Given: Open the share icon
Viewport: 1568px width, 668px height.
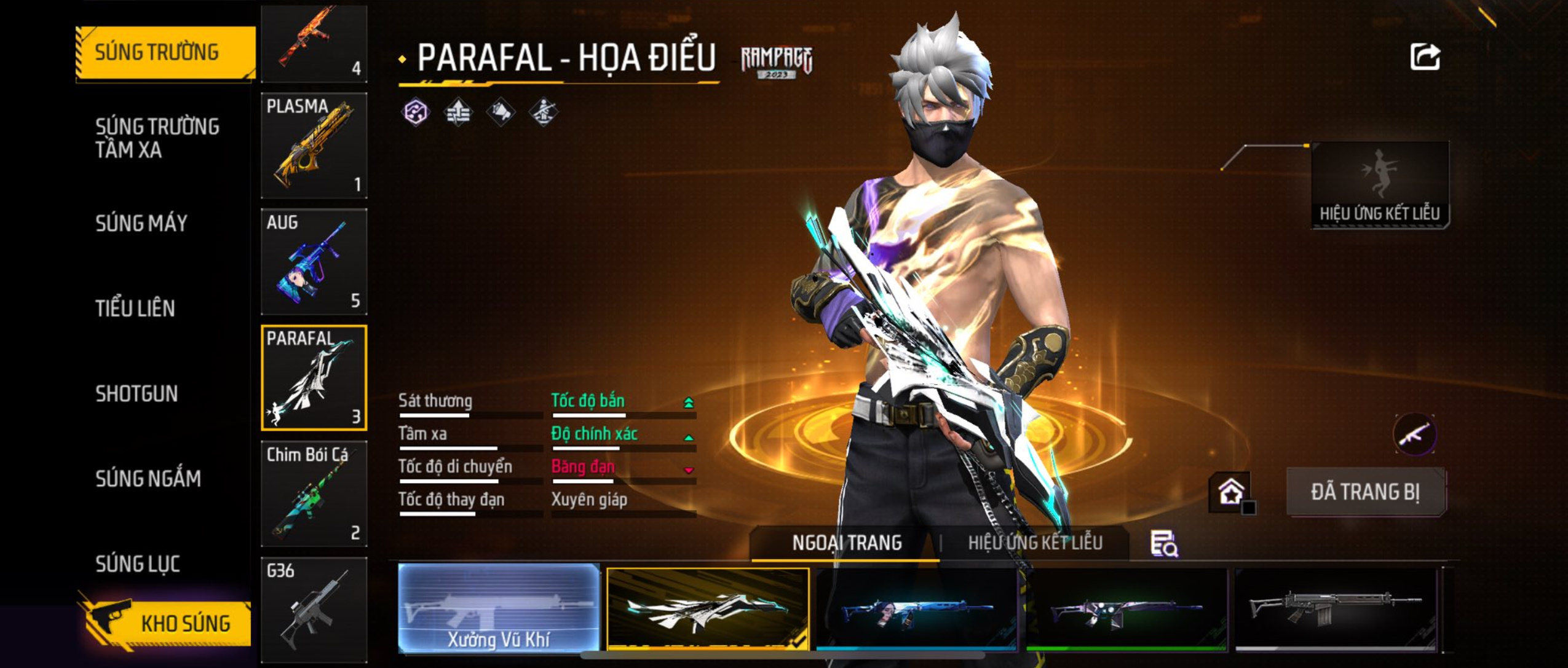Looking at the screenshot, I should pos(1424,57).
